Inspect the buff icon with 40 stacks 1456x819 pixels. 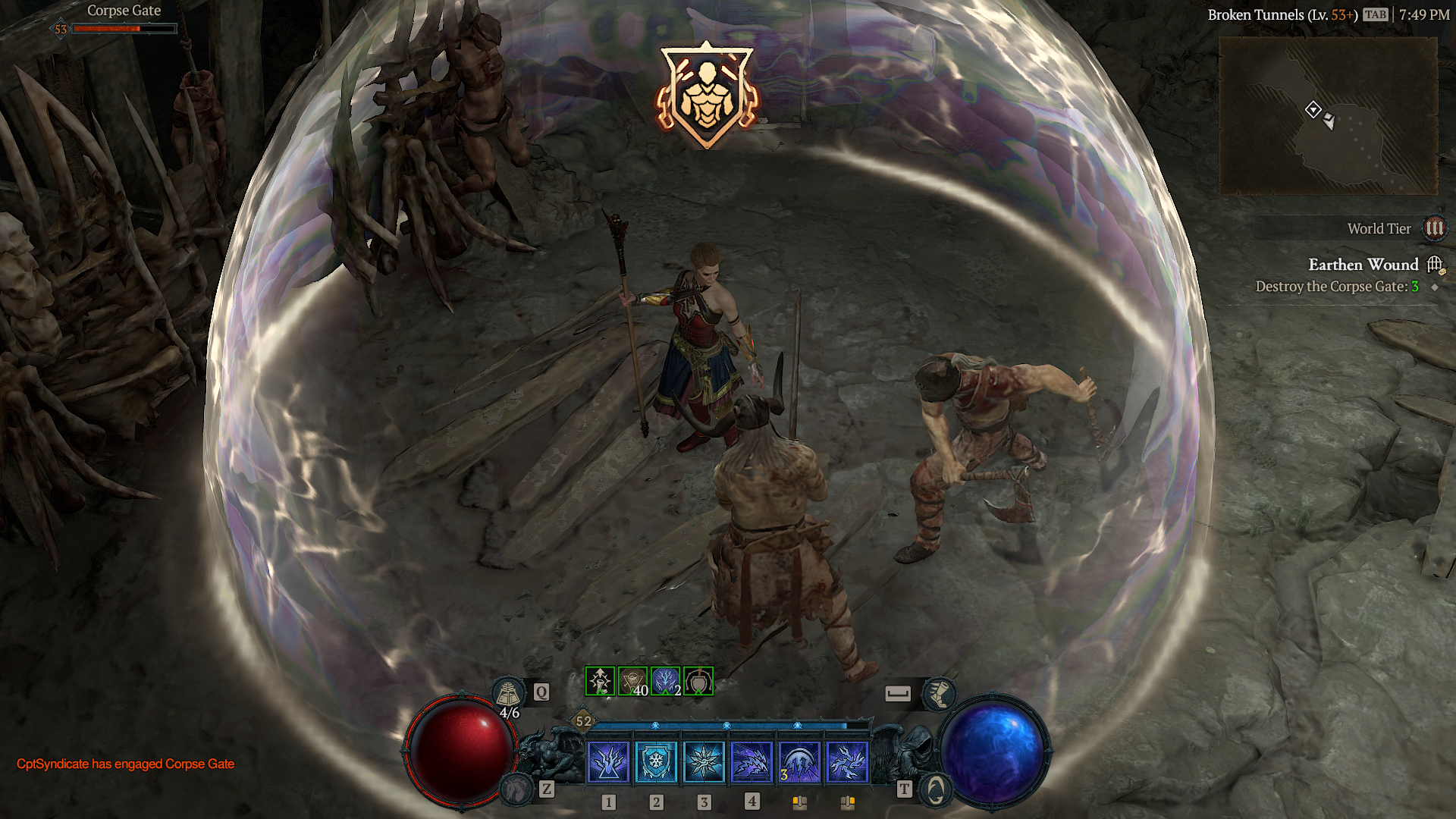632,681
